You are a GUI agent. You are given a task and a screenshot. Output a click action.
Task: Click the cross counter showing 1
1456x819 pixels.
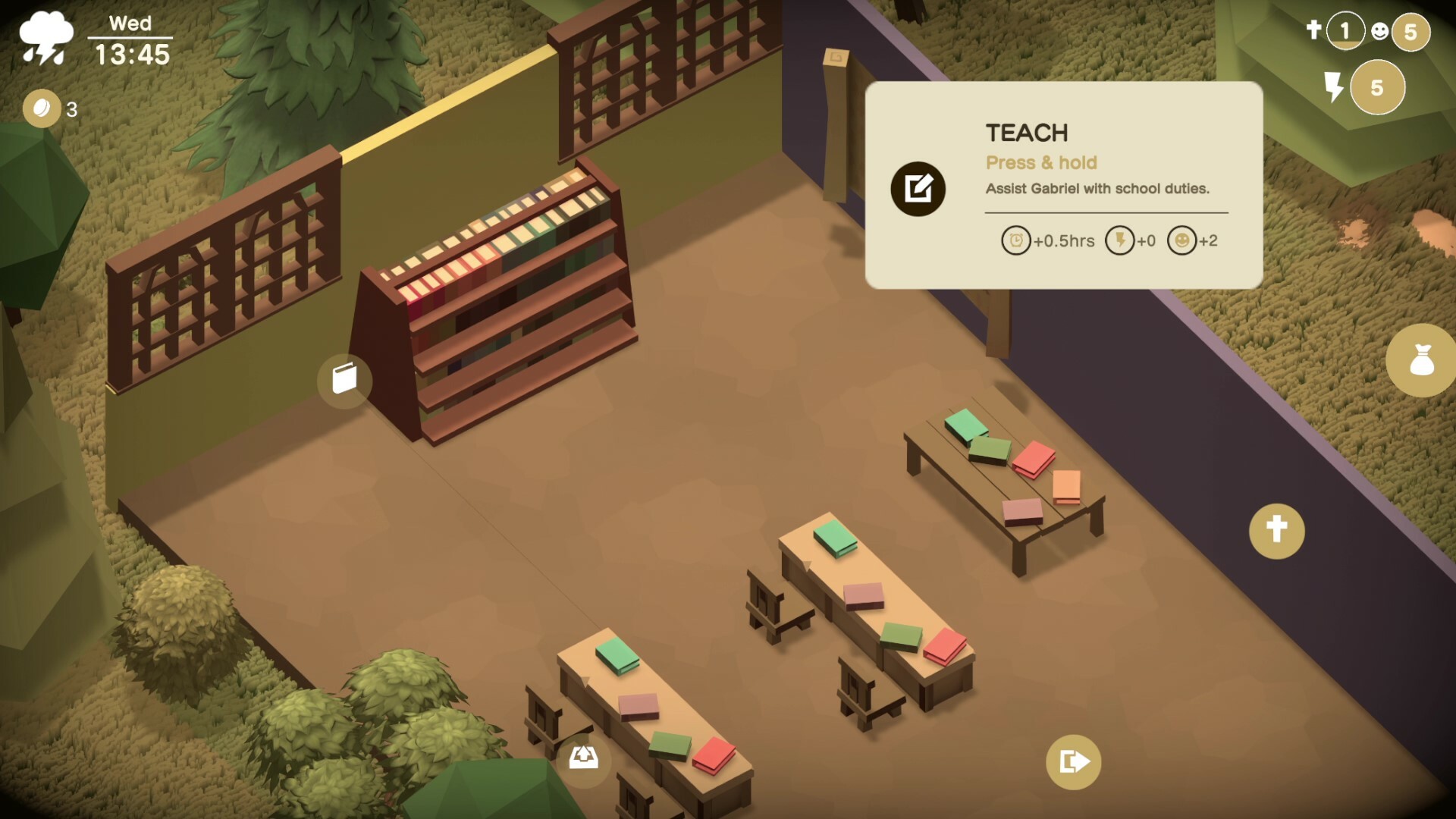1345,30
